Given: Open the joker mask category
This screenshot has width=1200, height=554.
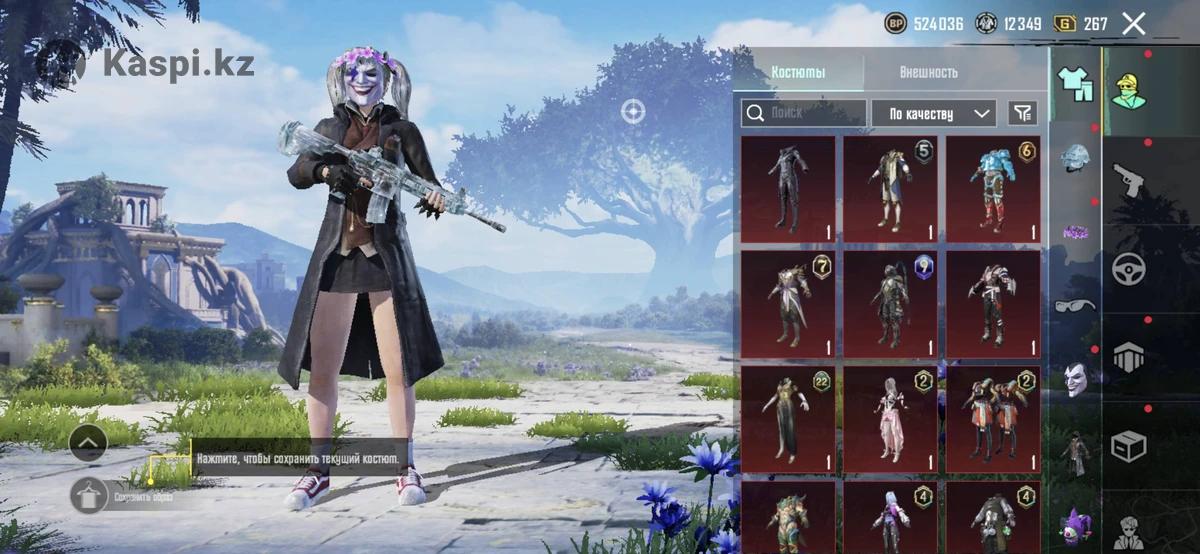Looking at the screenshot, I should pos(1075,378).
